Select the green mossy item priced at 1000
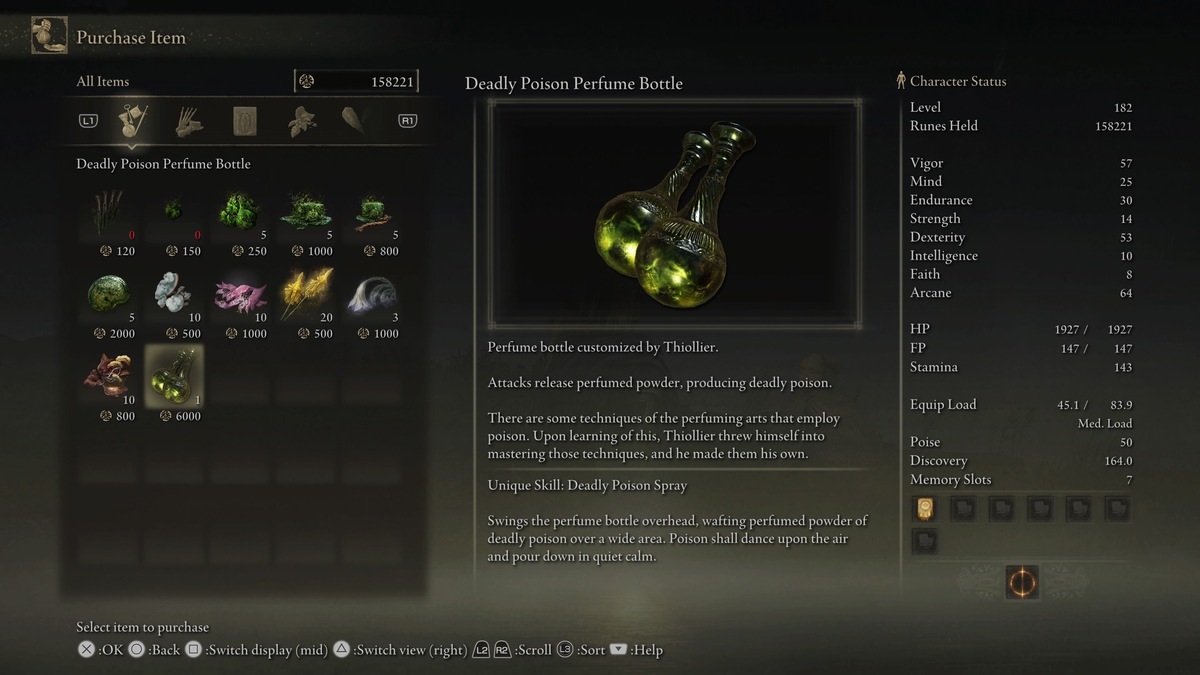Image resolution: width=1200 pixels, height=675 pixels. [x=305, y=213]
